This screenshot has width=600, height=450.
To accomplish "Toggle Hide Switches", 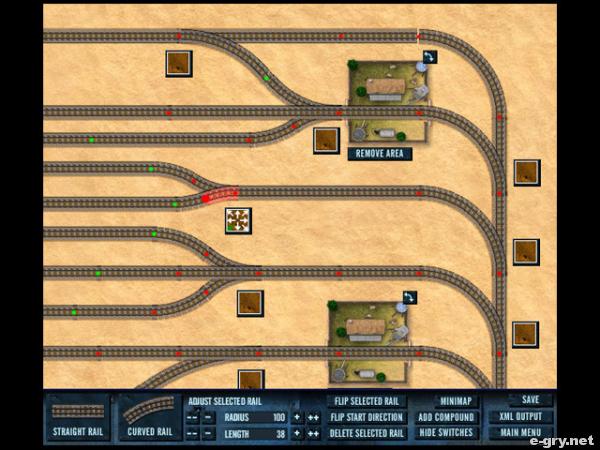I will [446, 433].
